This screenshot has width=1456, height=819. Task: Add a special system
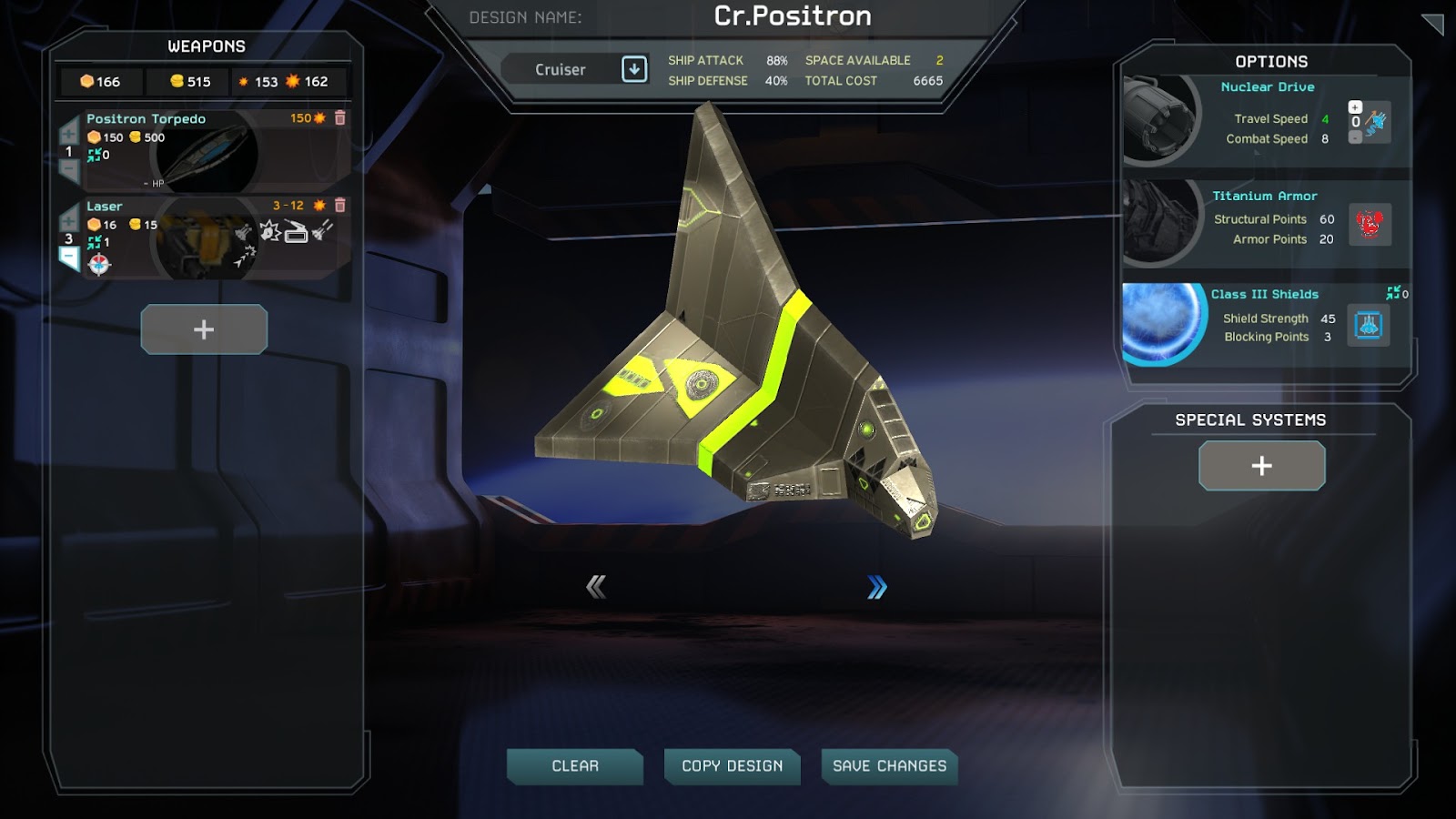click(1261, 466)
